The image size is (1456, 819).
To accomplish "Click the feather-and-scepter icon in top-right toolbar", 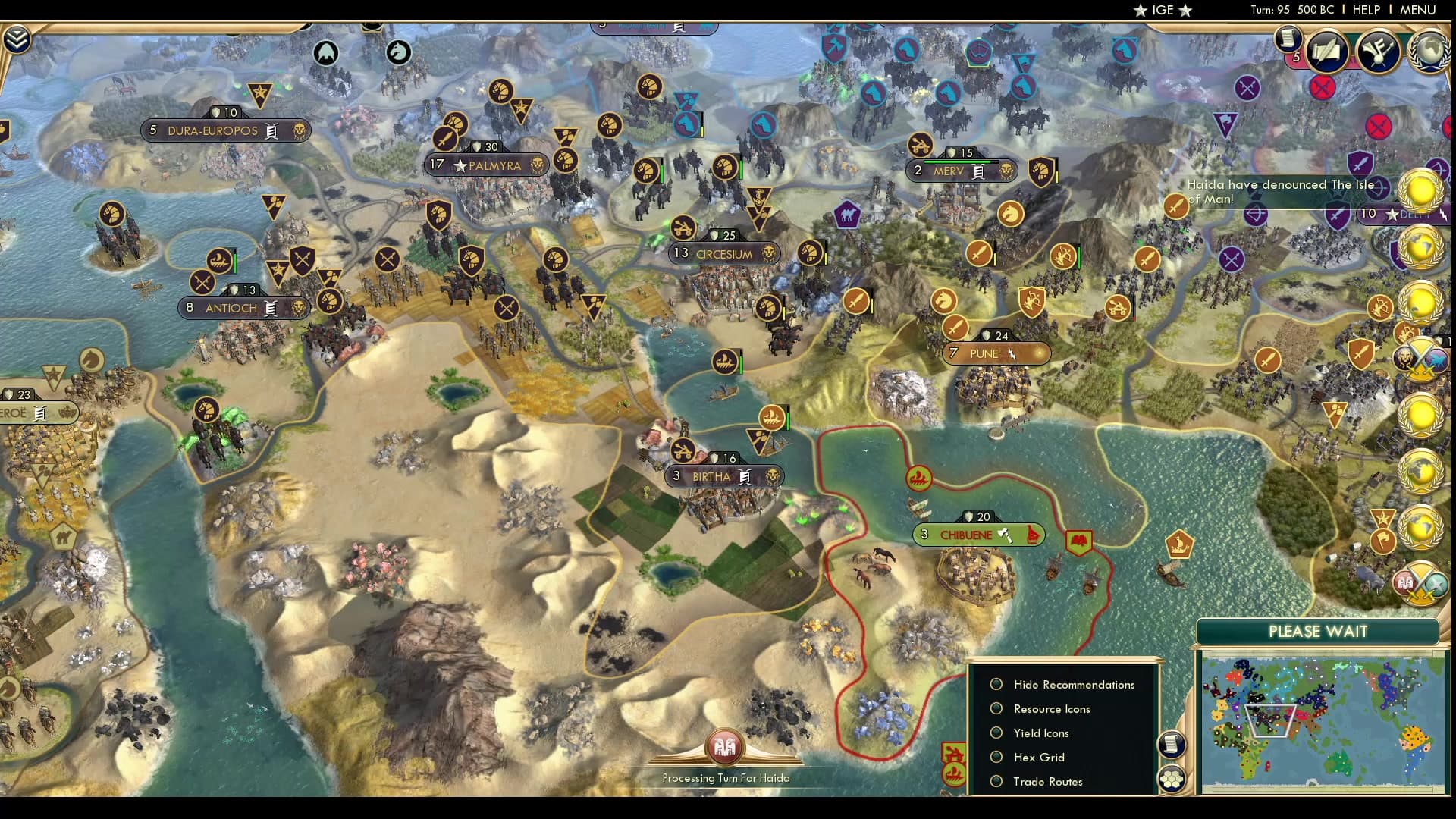I will 1379,49.
